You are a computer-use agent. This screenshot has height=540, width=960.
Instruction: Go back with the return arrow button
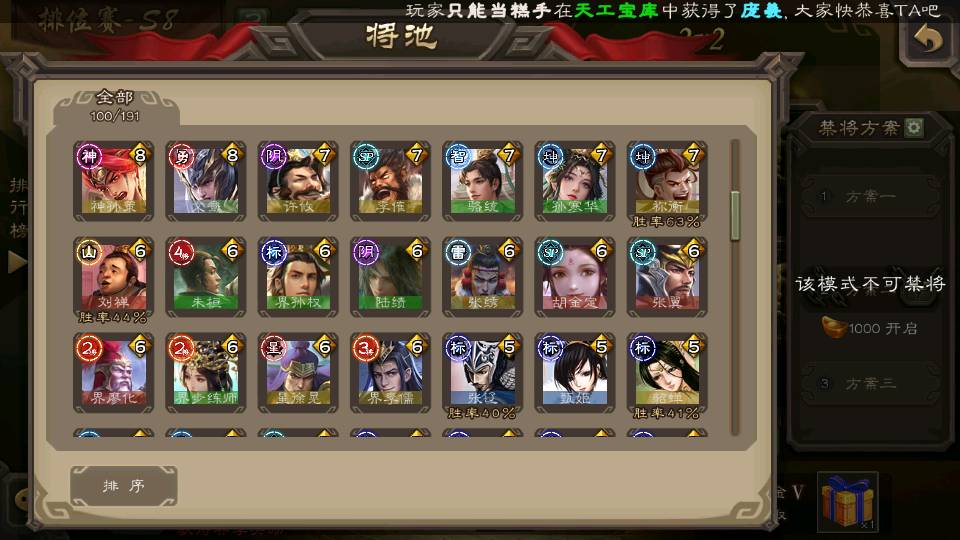pyautogui.click(x=929, y=40)
